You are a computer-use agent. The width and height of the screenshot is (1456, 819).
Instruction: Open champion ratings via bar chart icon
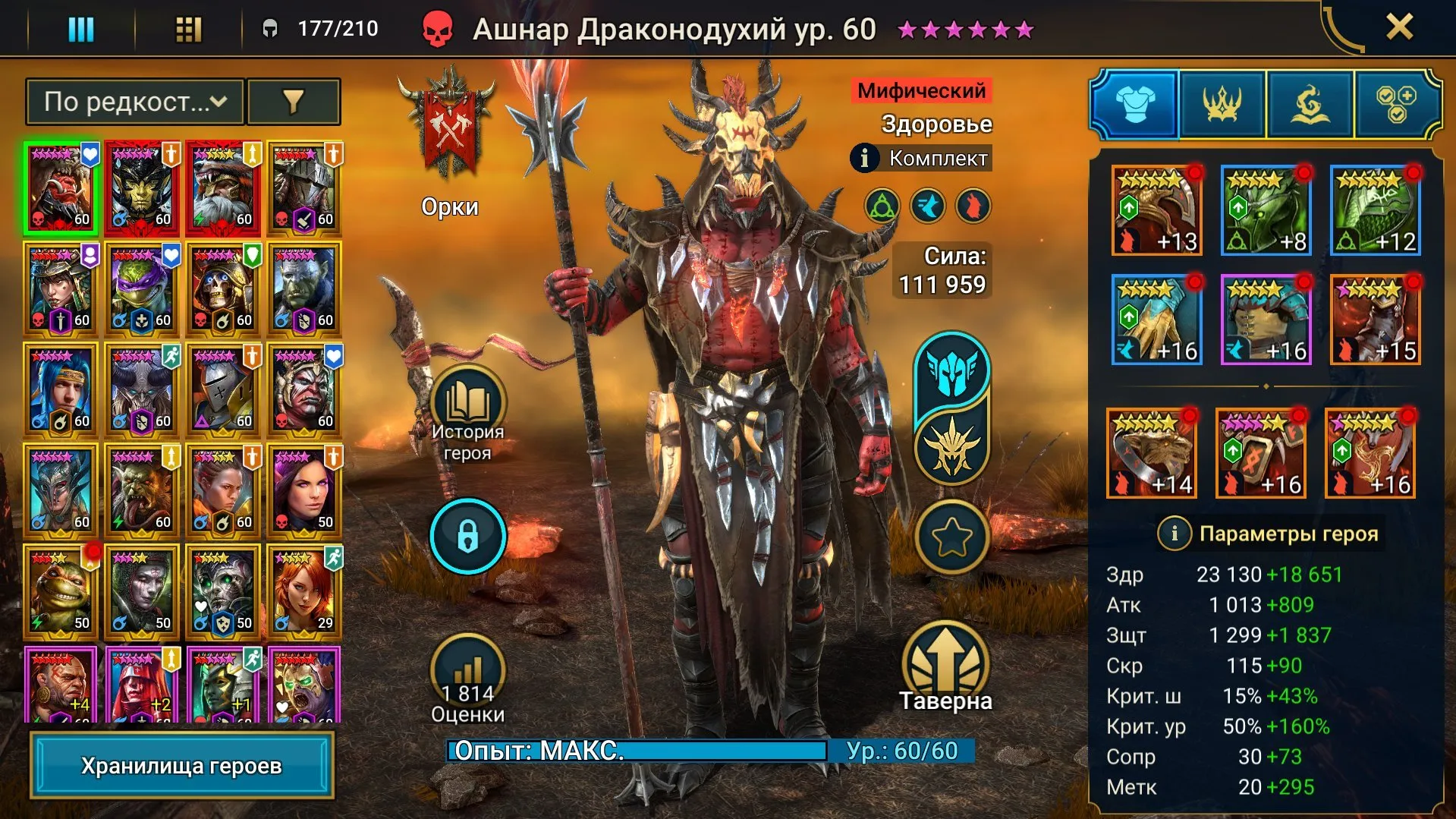[467, 666]
